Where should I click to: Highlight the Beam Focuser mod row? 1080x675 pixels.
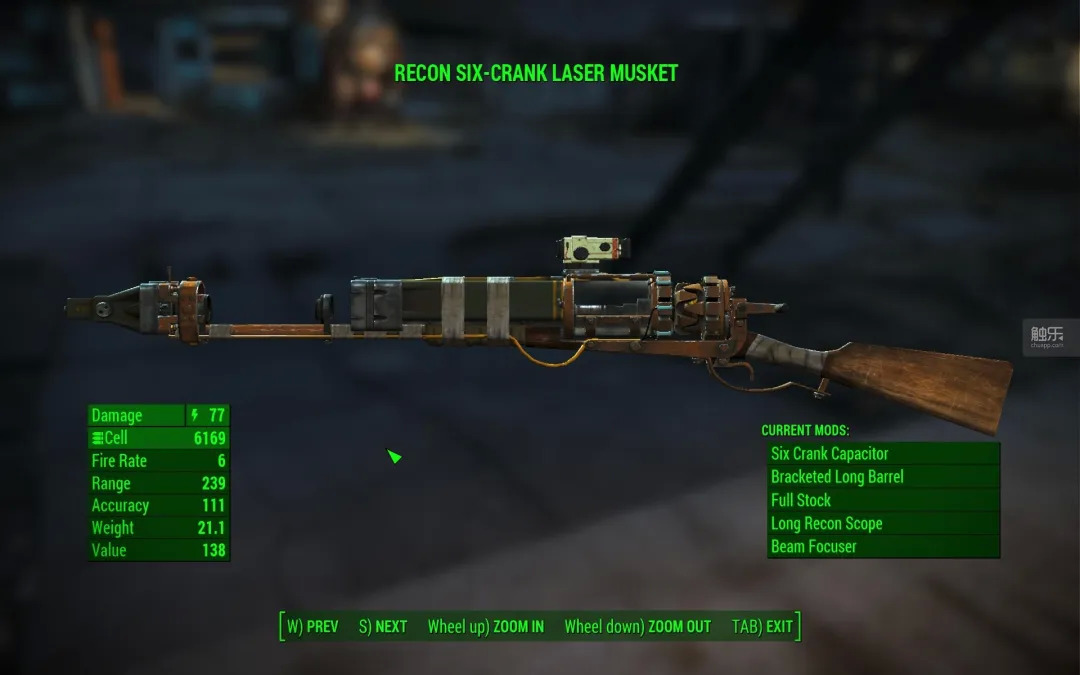click(883, 546)
